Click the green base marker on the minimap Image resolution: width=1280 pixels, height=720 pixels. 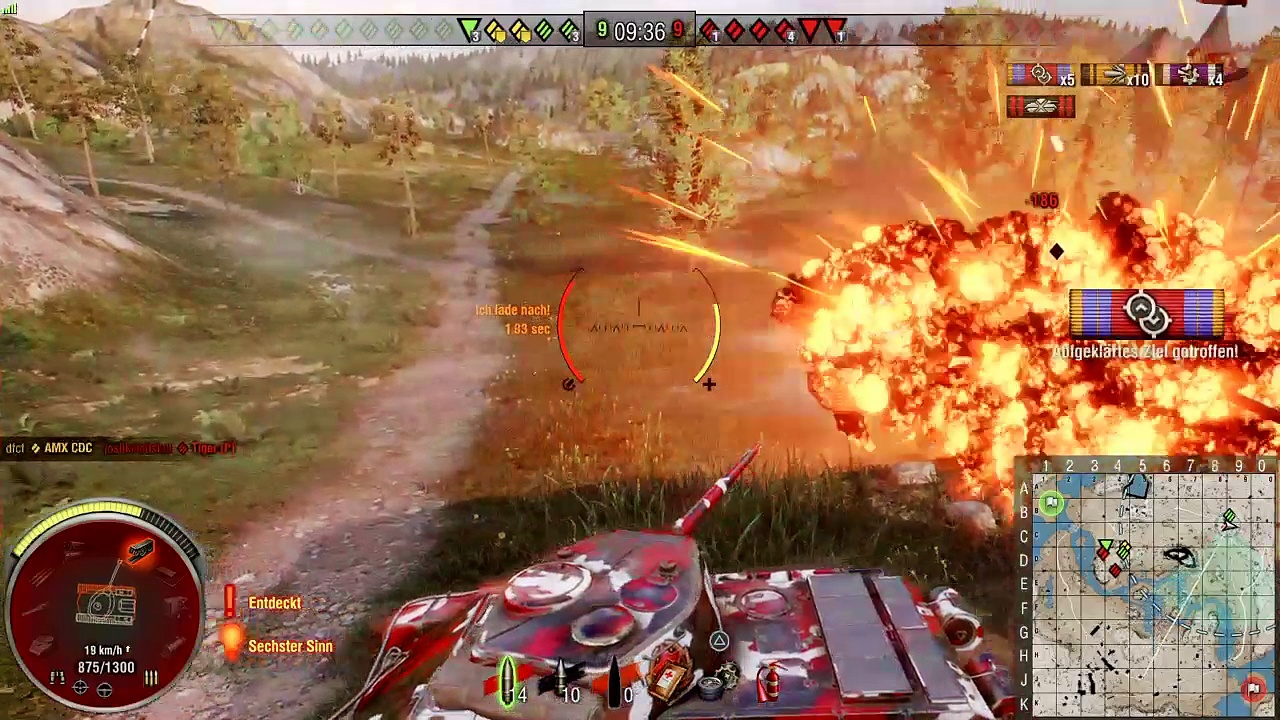pos(1050,505)
